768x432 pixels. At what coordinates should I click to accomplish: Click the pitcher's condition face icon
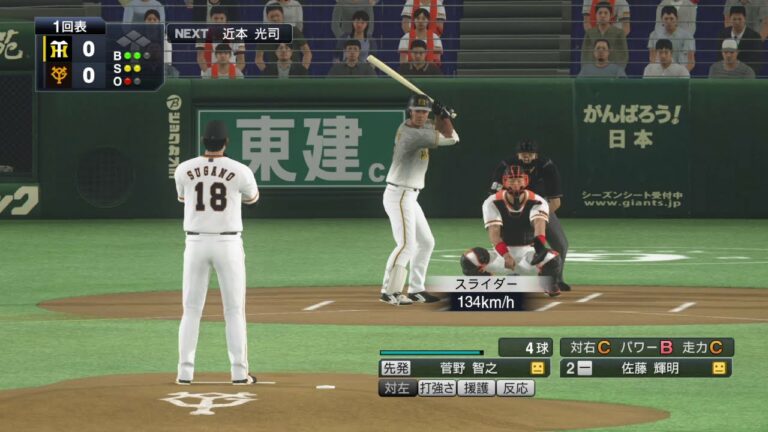pos(538,368)
